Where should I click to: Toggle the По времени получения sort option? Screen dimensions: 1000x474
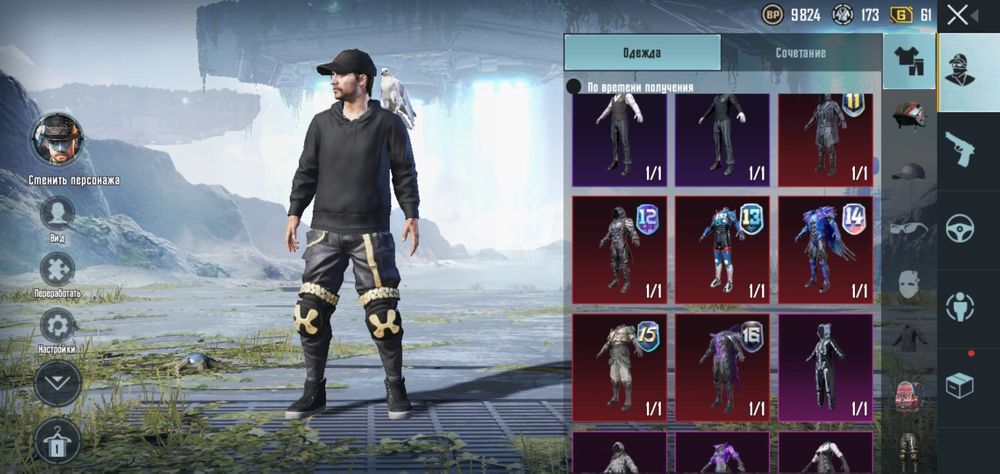[x=574, y=87]
